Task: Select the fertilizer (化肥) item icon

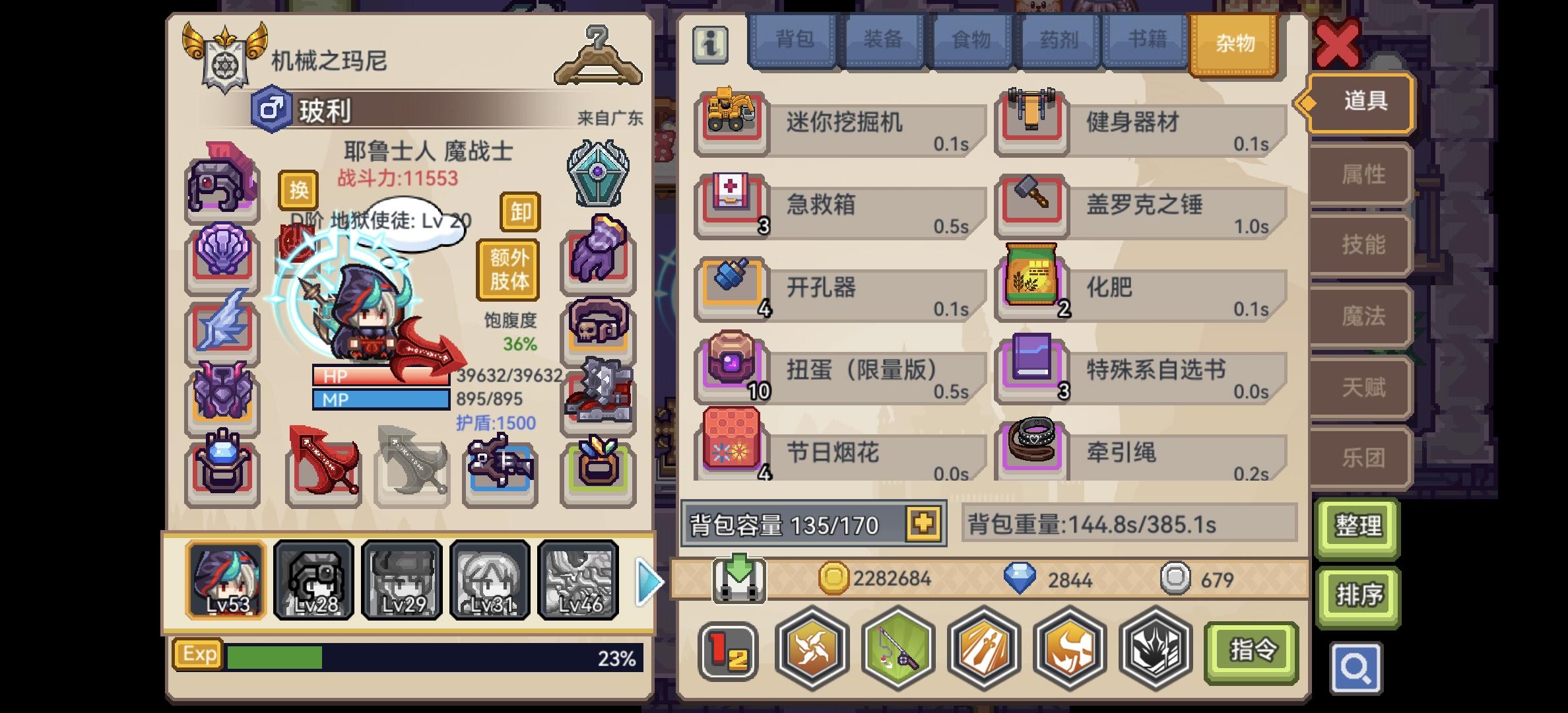Action: 1033,287
